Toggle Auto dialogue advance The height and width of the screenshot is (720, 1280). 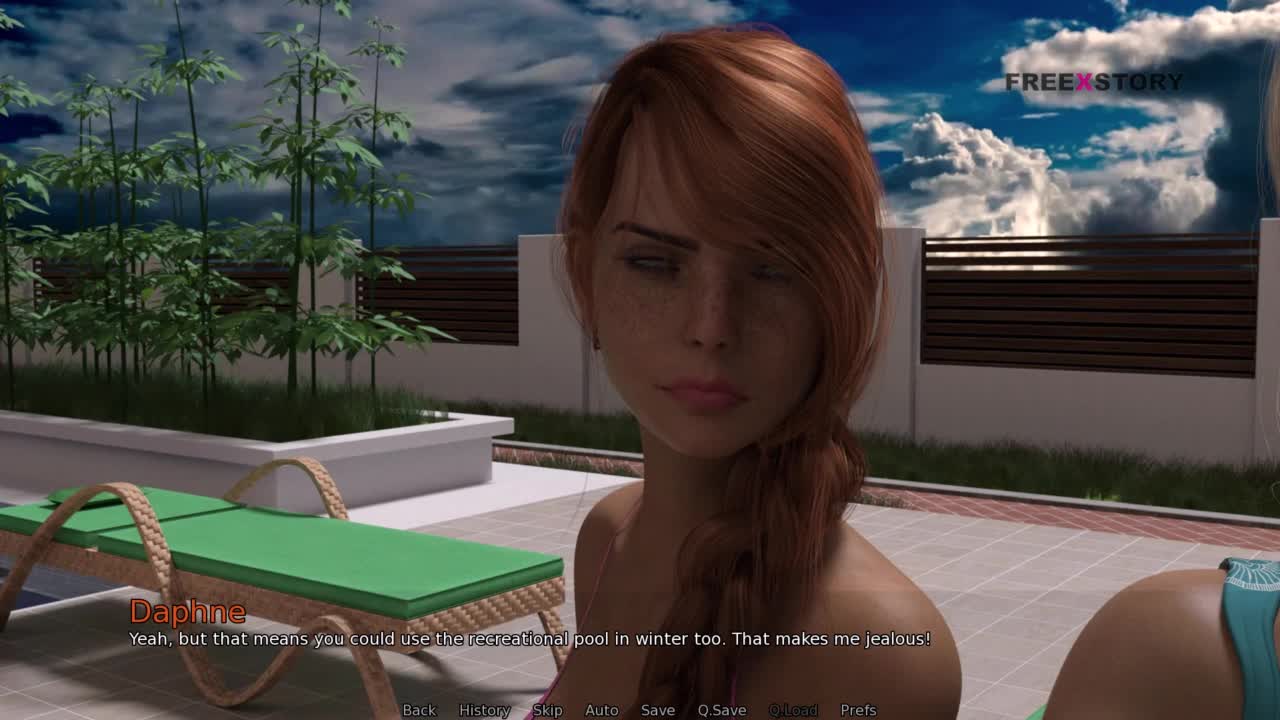[x=601, y=710]
